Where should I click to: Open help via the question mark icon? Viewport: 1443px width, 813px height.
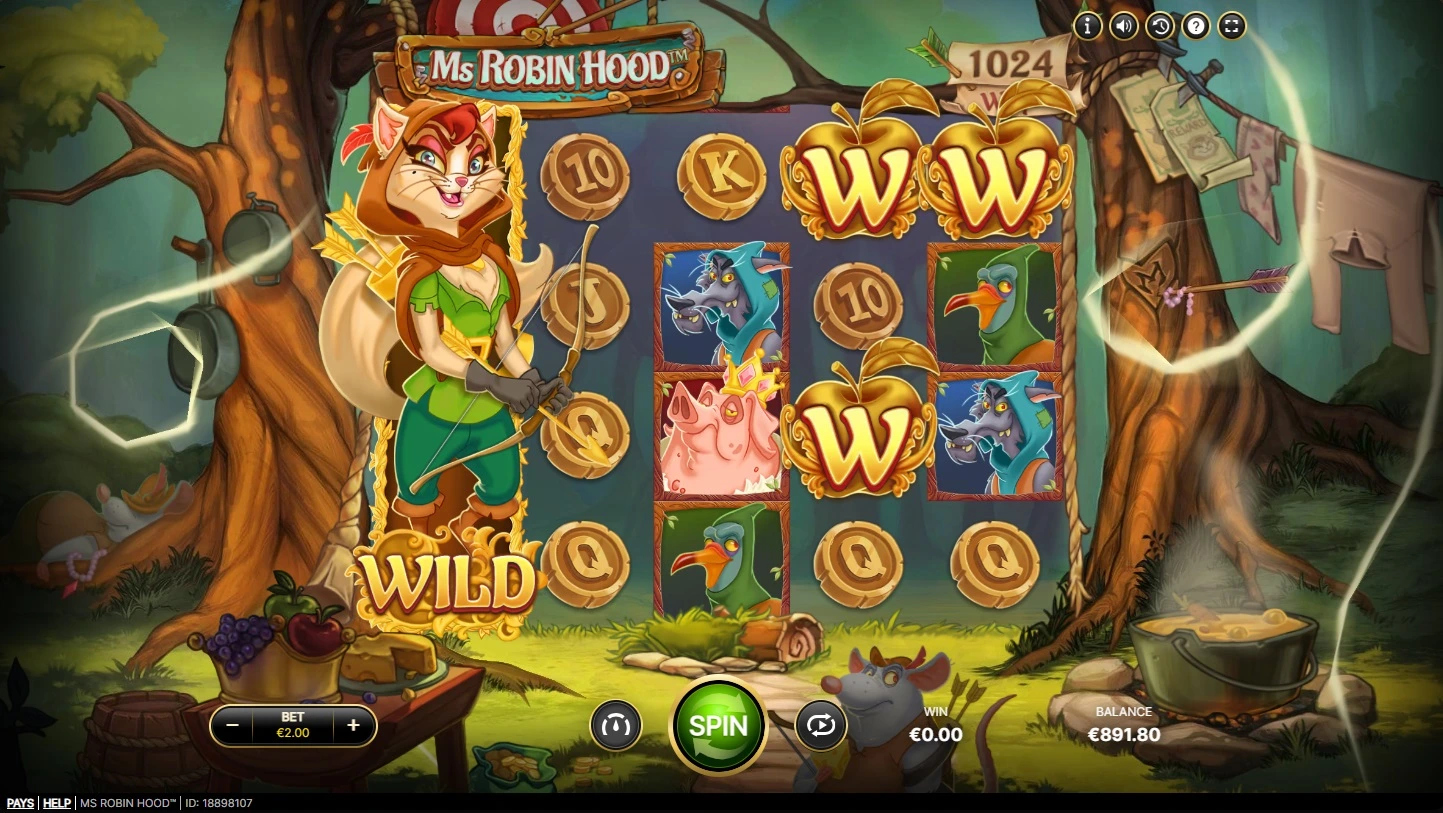click(x=1196, y=26)
